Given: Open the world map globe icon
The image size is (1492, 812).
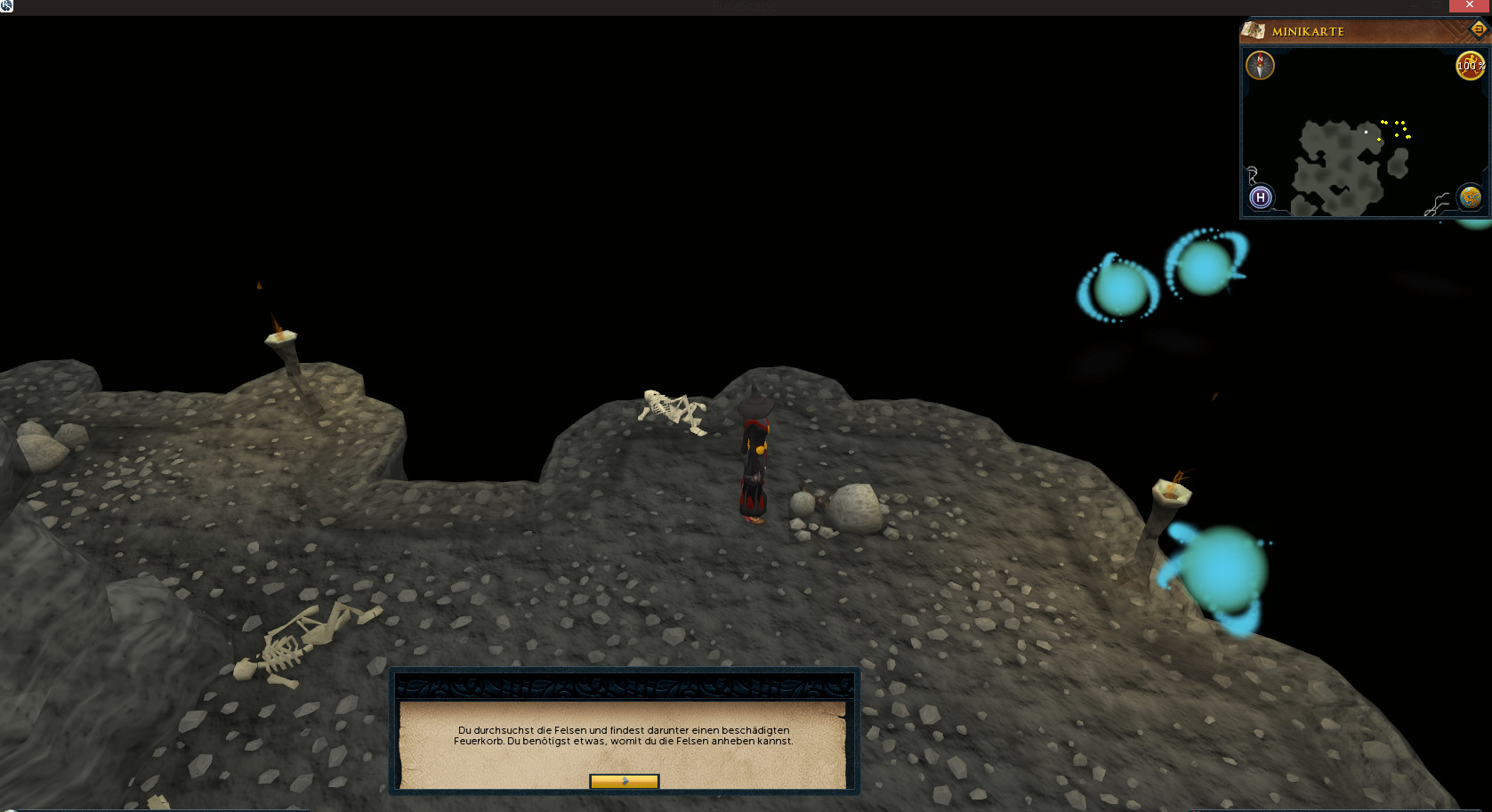Looking at the screenshot, I should pos(1470,197).
